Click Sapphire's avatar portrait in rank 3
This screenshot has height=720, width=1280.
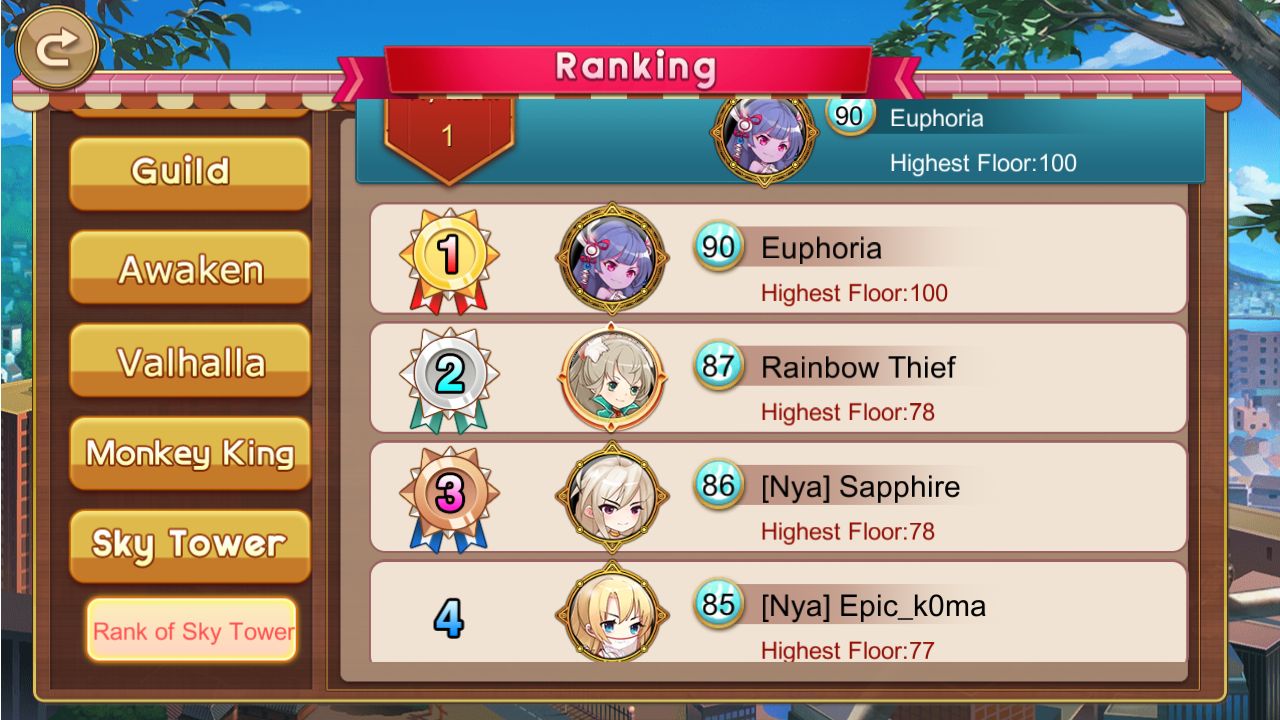click(x=612, y=497)
